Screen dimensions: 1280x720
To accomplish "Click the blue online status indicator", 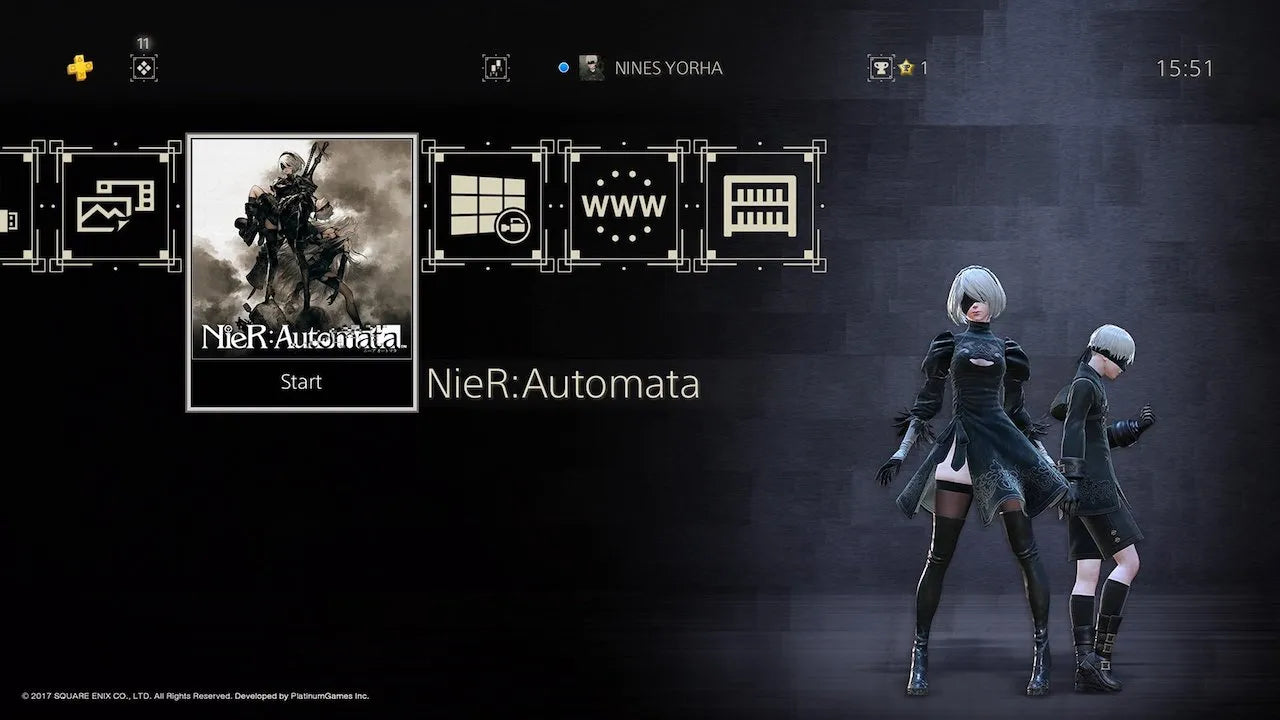I will point(565,67).
